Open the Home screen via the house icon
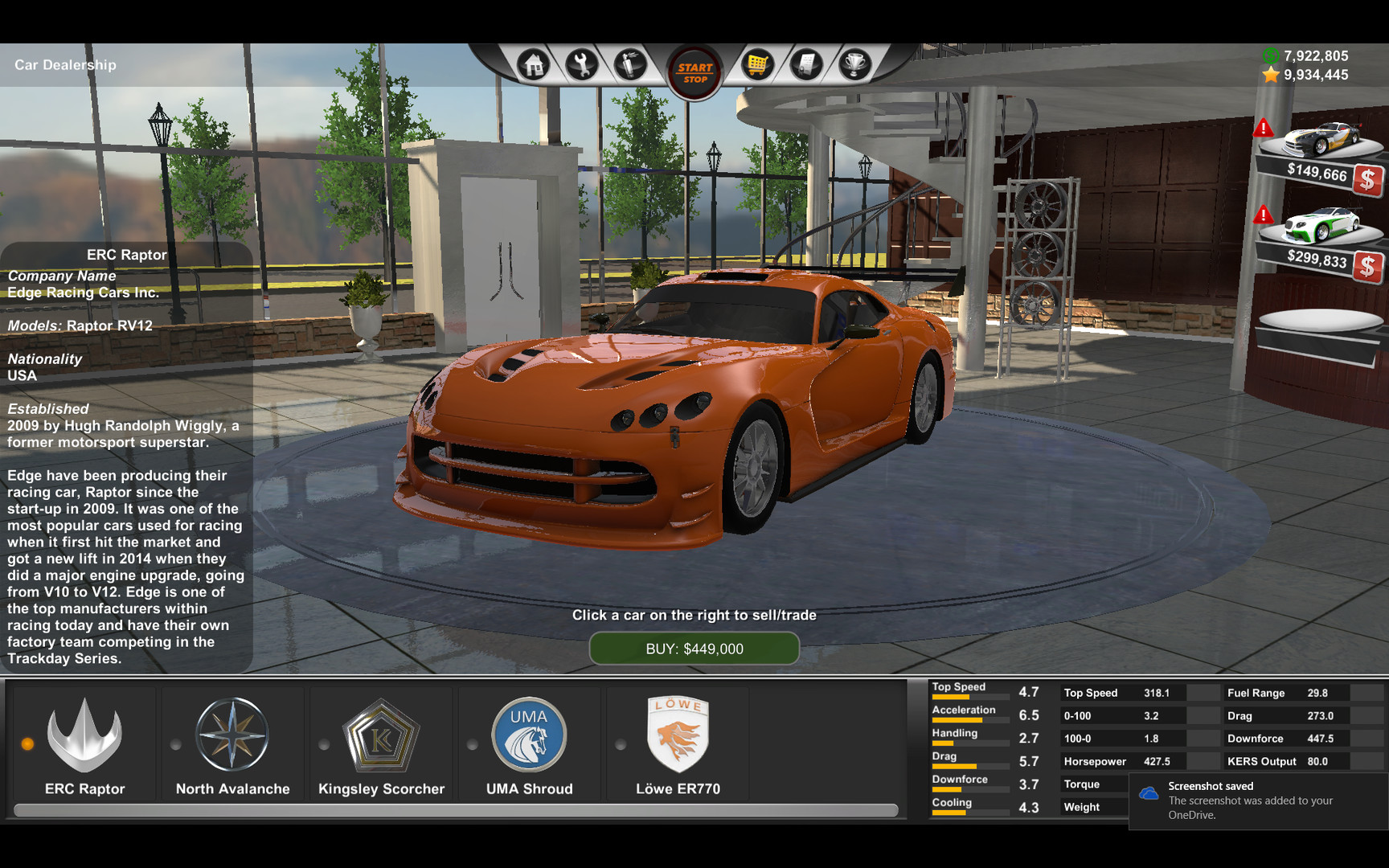The image size is (1389, 868). (533, 64)
